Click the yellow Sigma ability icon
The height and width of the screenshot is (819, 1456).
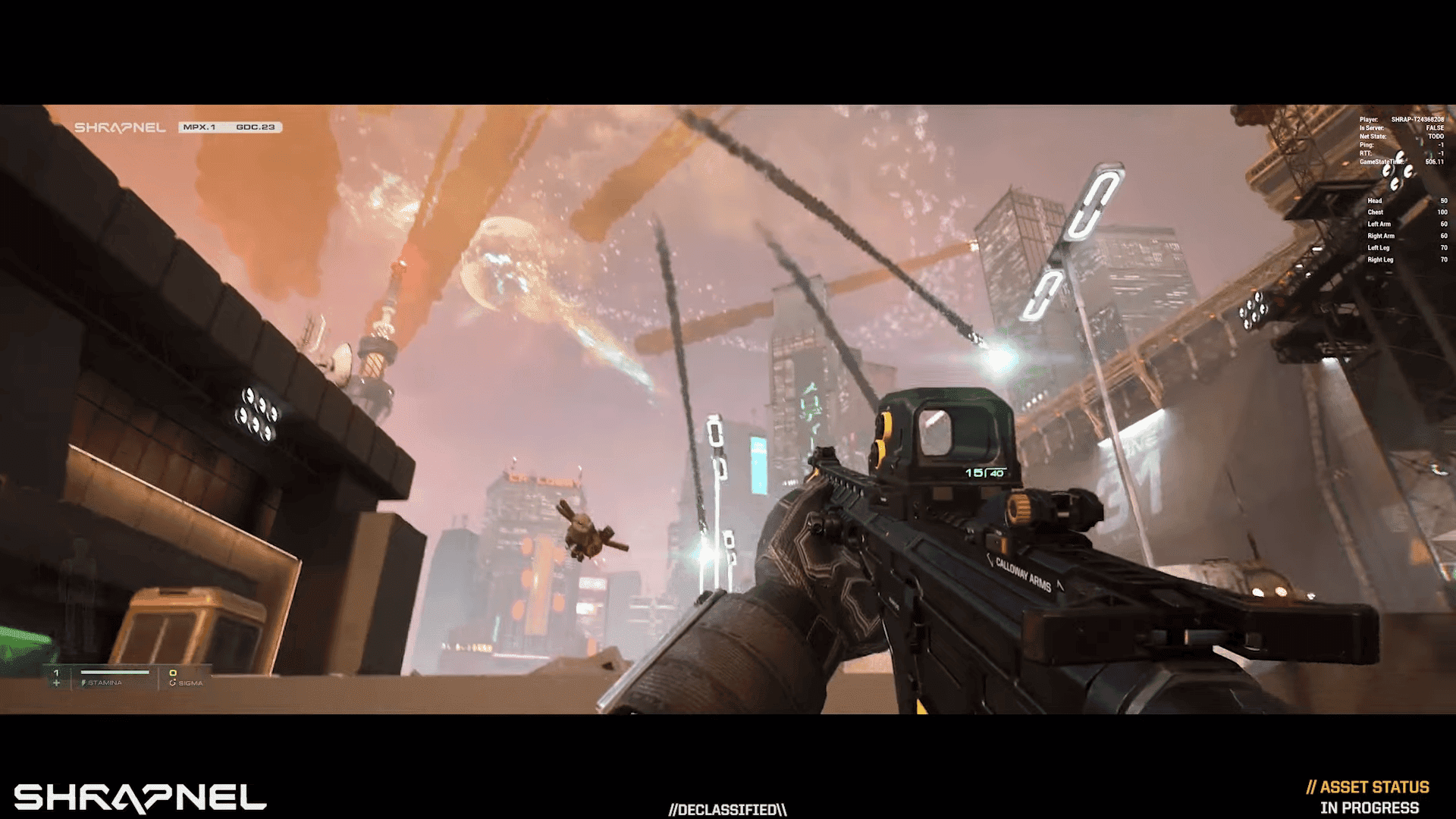174,673
